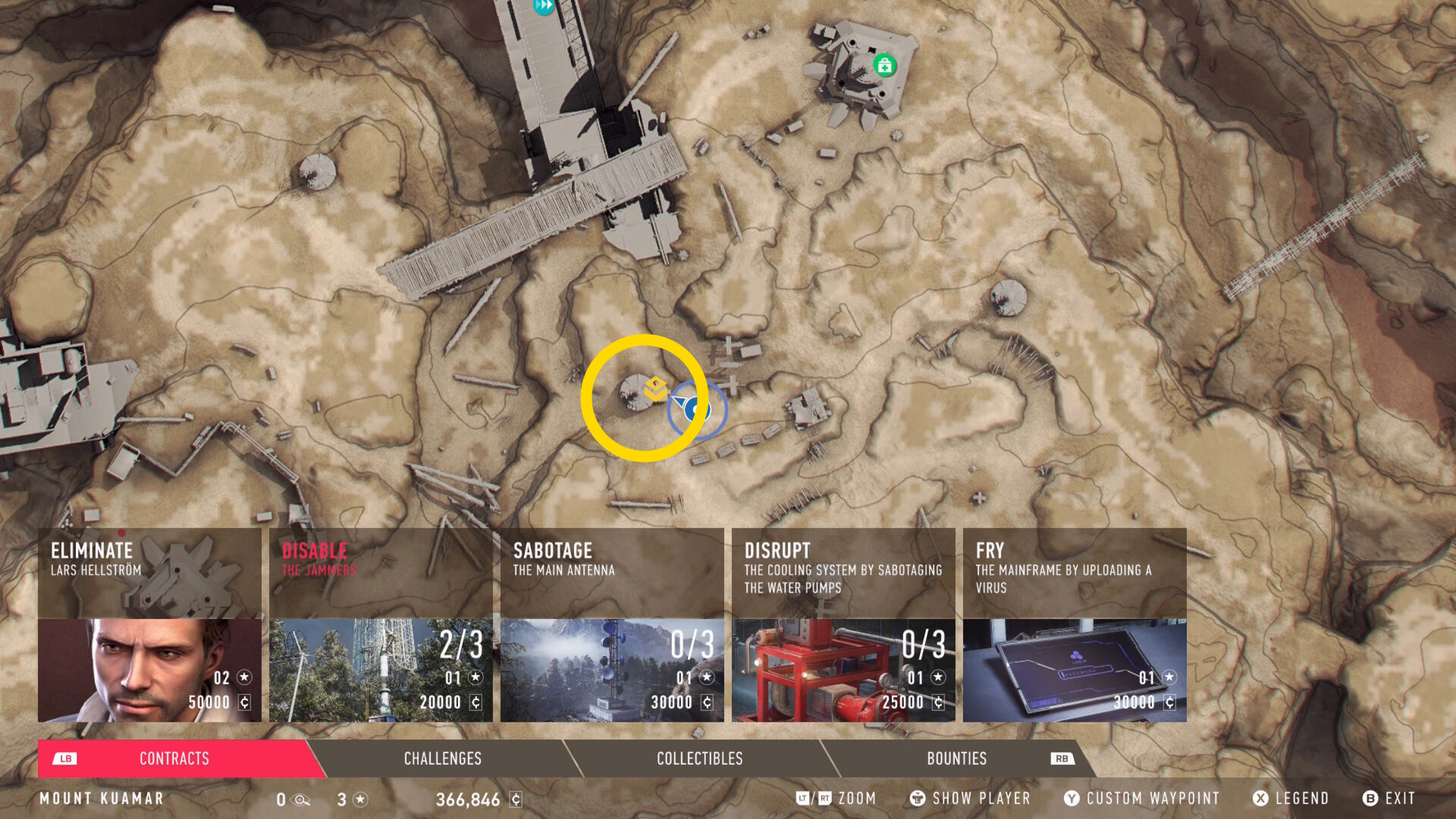
Task: Switch to the Bounties tab
Action: point(956,758)
